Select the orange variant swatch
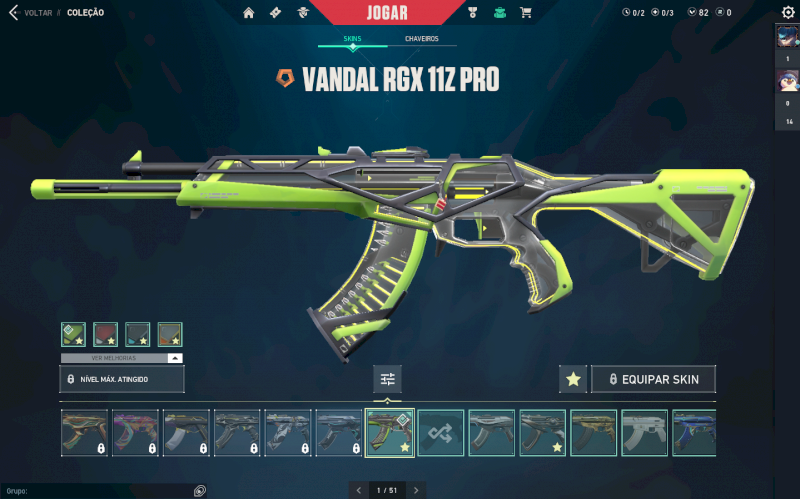 click(x=170, y=334)
